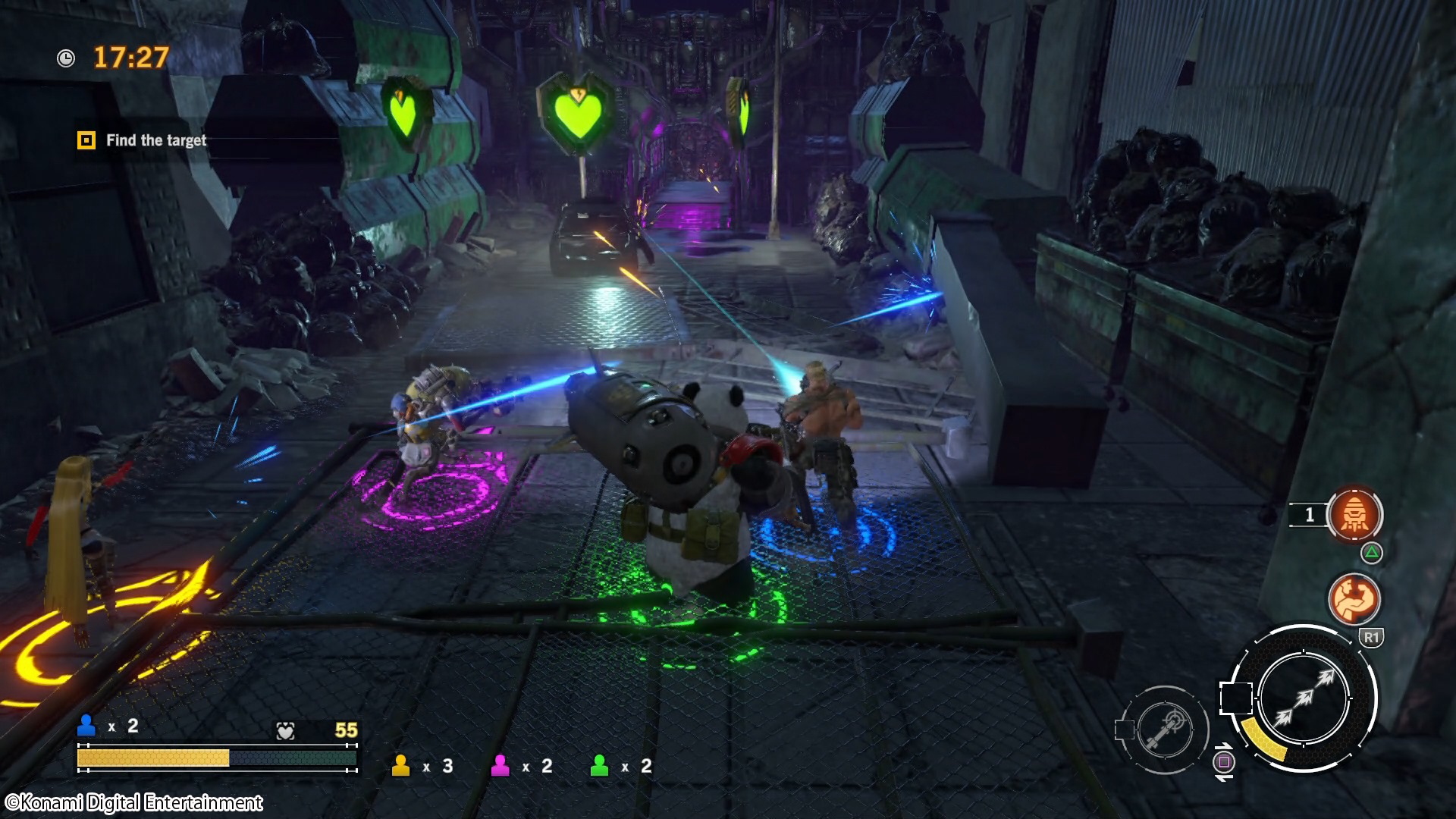The width and height of the screenshot is (1456, 819).
Task: Click the green player lives icon
Action: click(x=599, y=766)
